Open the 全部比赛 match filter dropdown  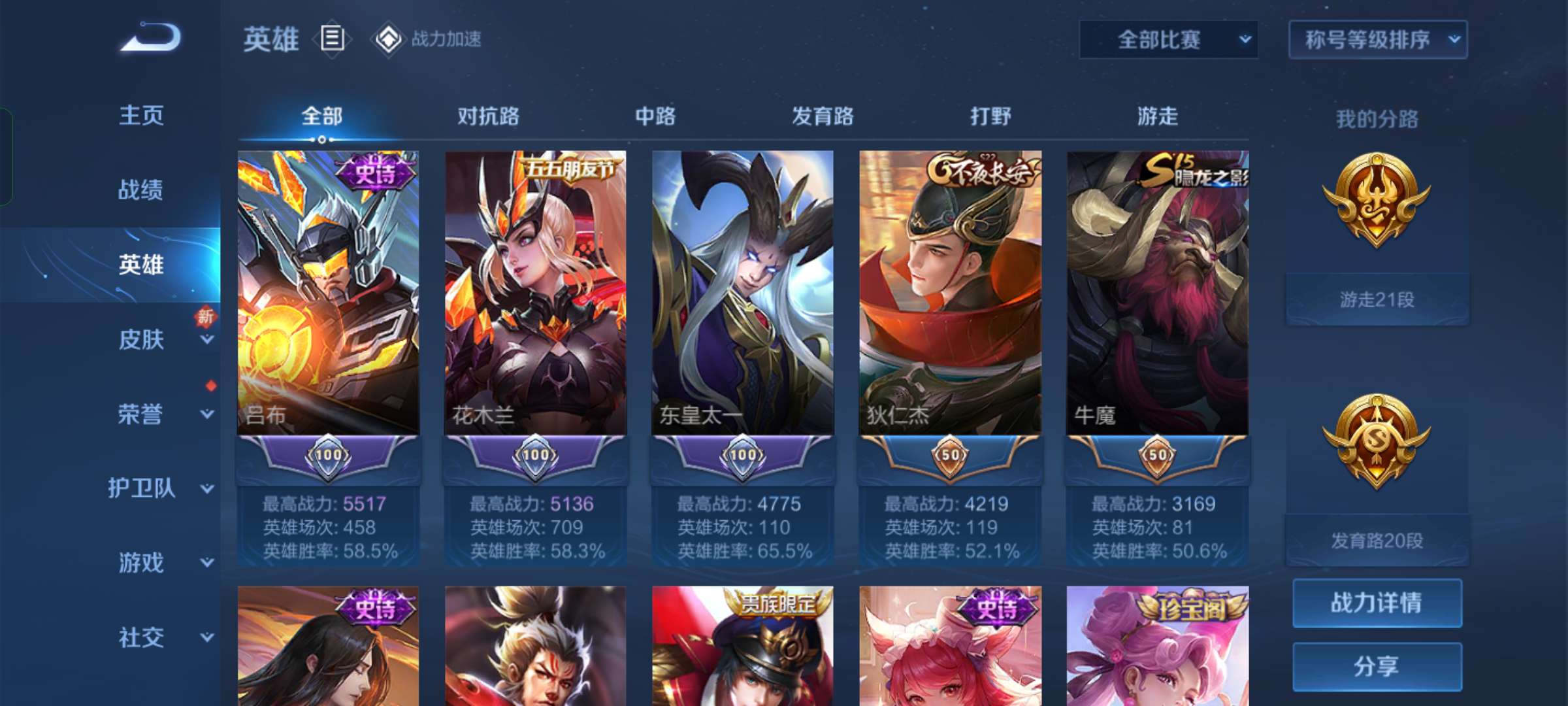point(1169,39)
